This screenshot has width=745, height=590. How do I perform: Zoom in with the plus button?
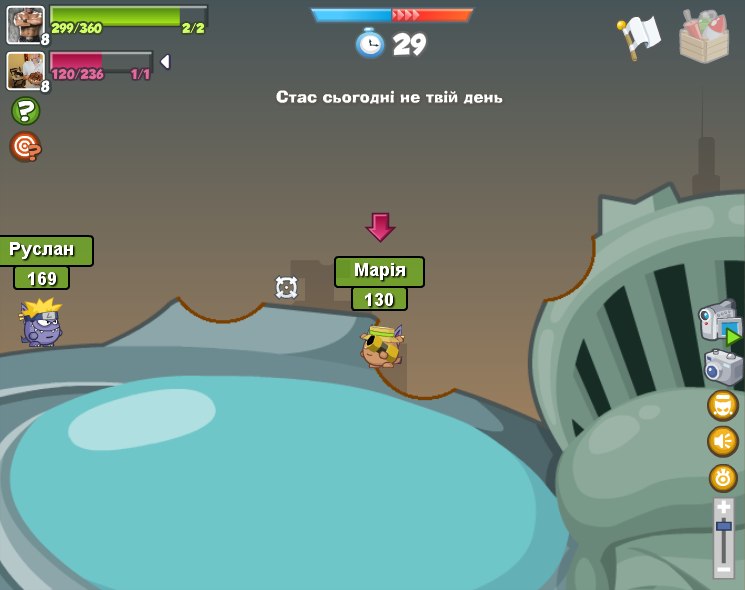point(724,508)
